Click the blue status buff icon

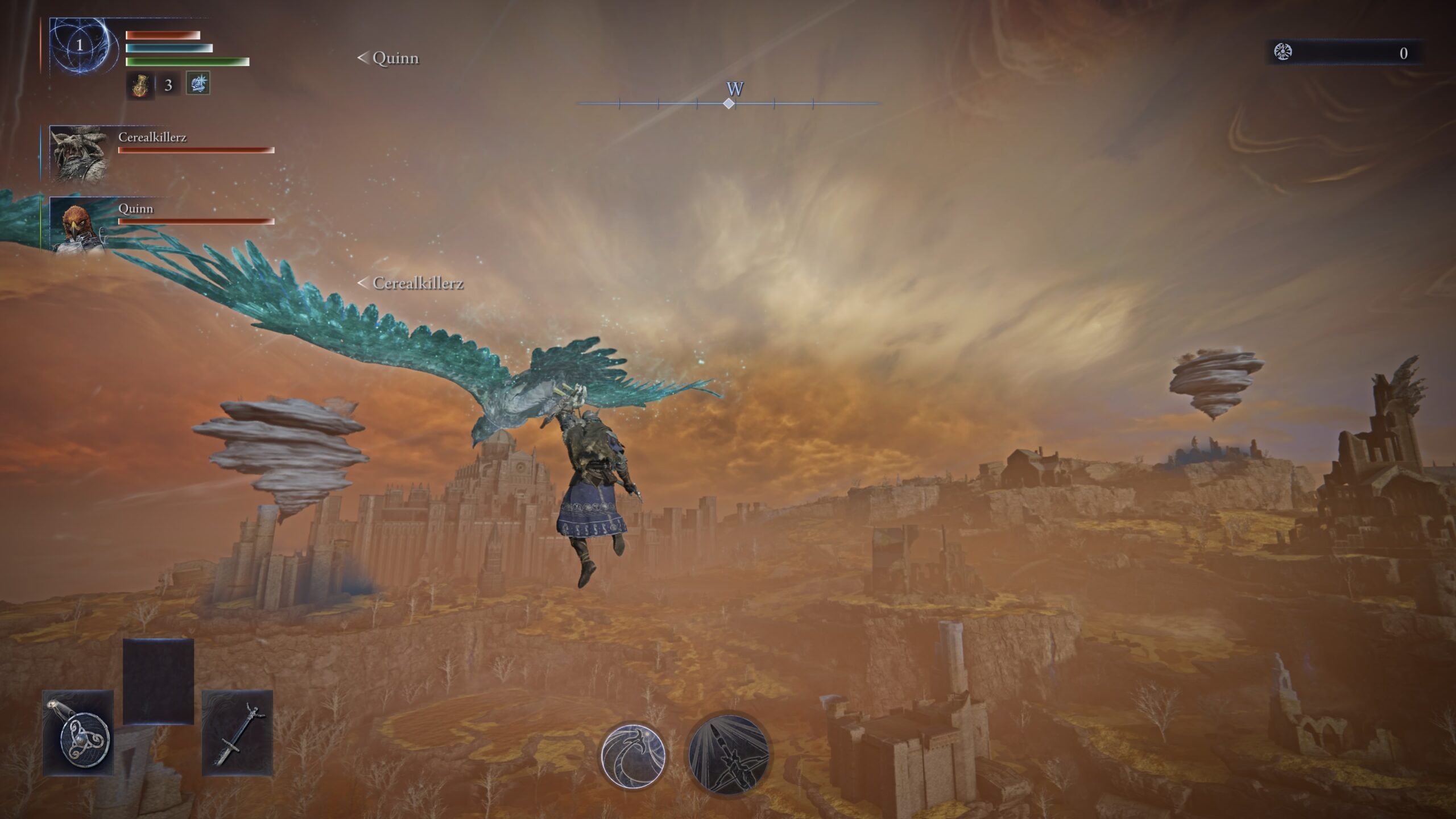click(198, 84)
